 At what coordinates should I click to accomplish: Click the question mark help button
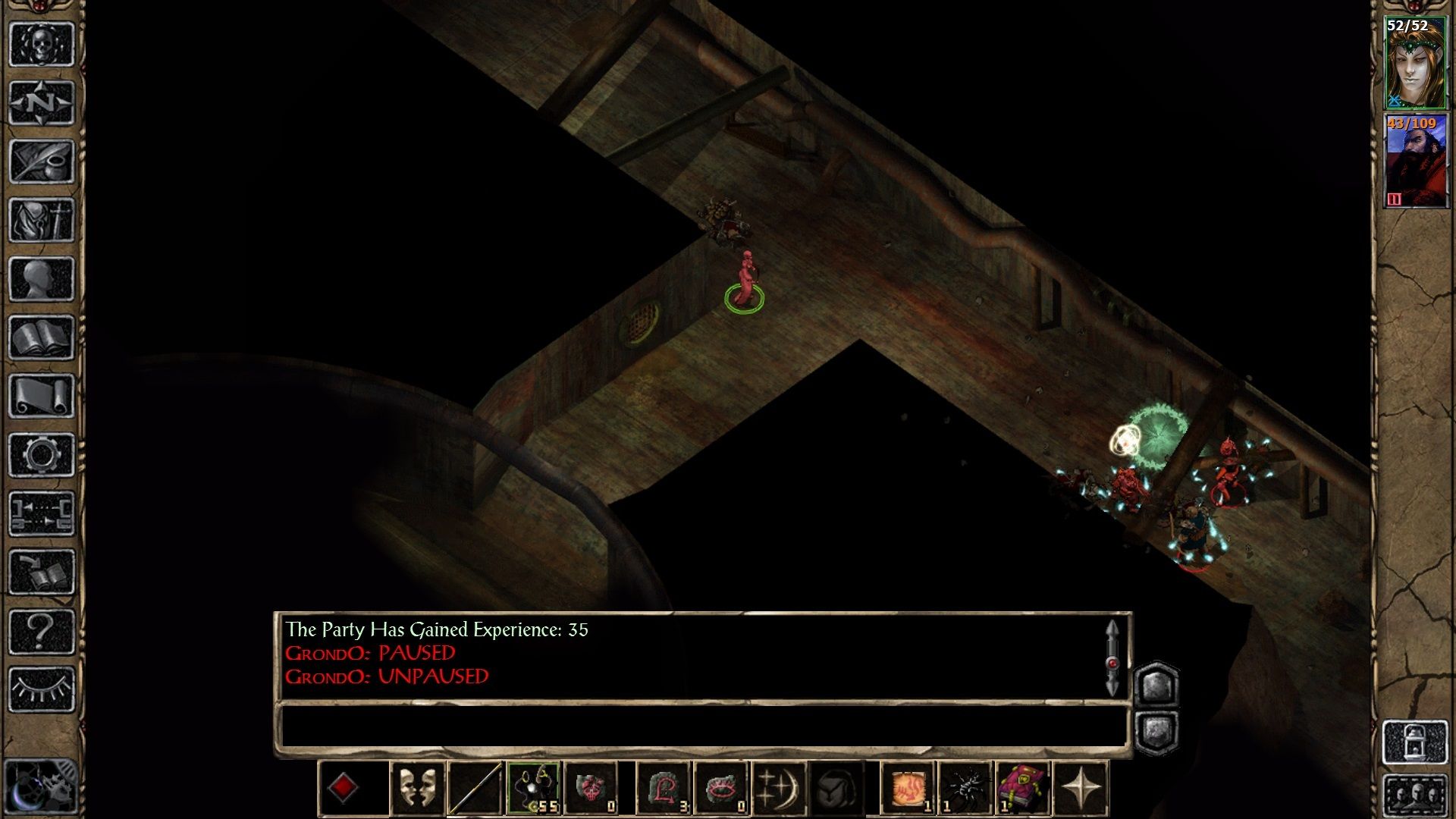41,631
